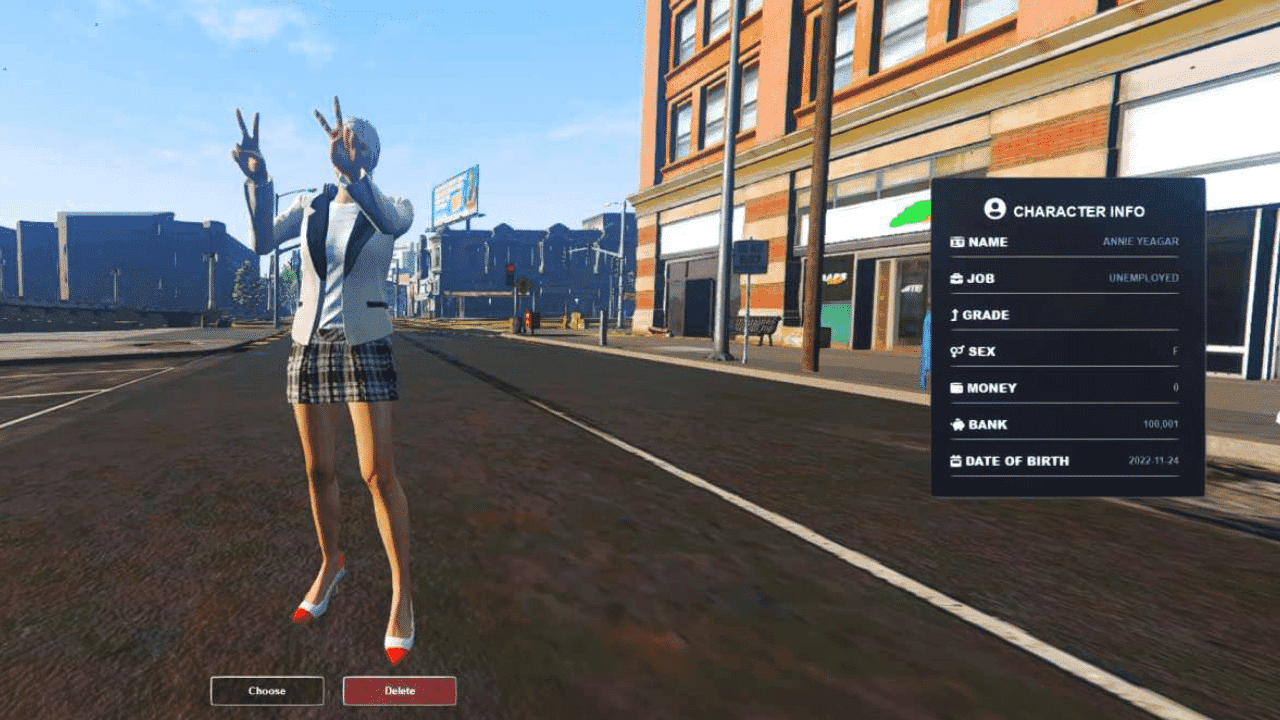
Task: Choose this character with the Choose button
Action: pos(267,691)
